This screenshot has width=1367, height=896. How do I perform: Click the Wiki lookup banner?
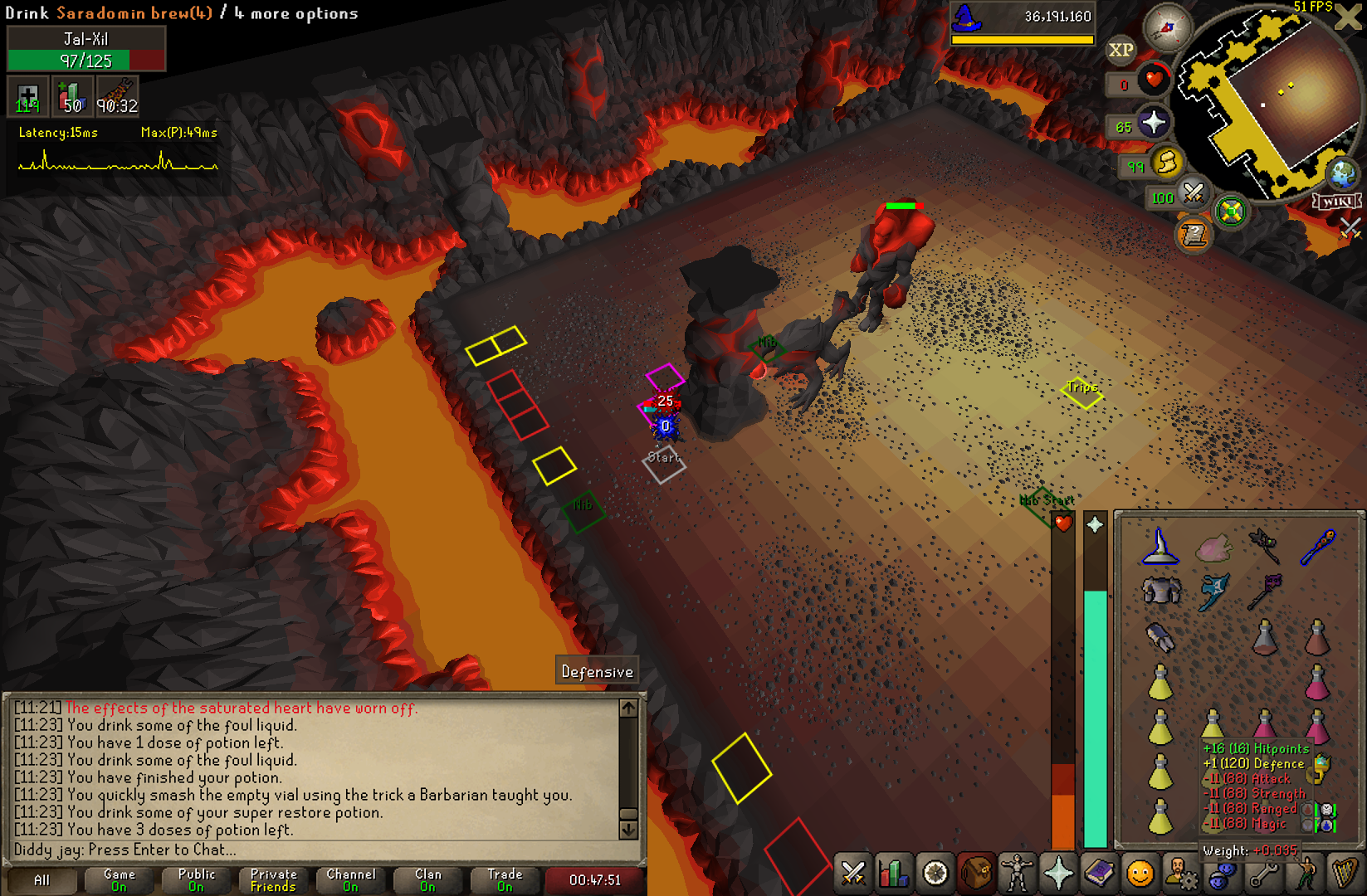[1336, 202]
